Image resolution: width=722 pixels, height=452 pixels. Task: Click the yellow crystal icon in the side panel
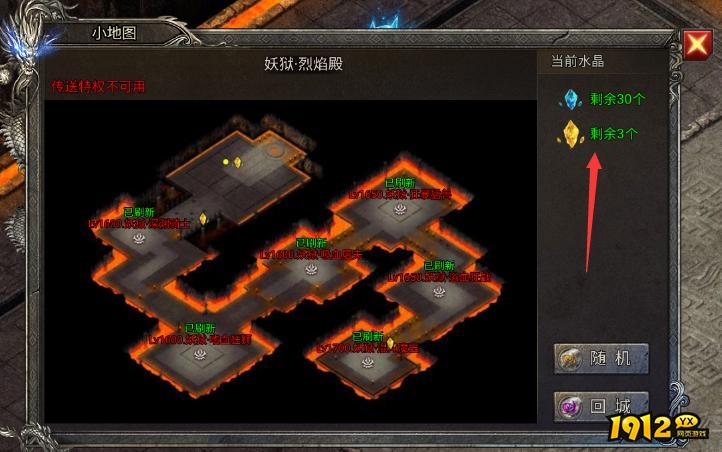(571, 133)
